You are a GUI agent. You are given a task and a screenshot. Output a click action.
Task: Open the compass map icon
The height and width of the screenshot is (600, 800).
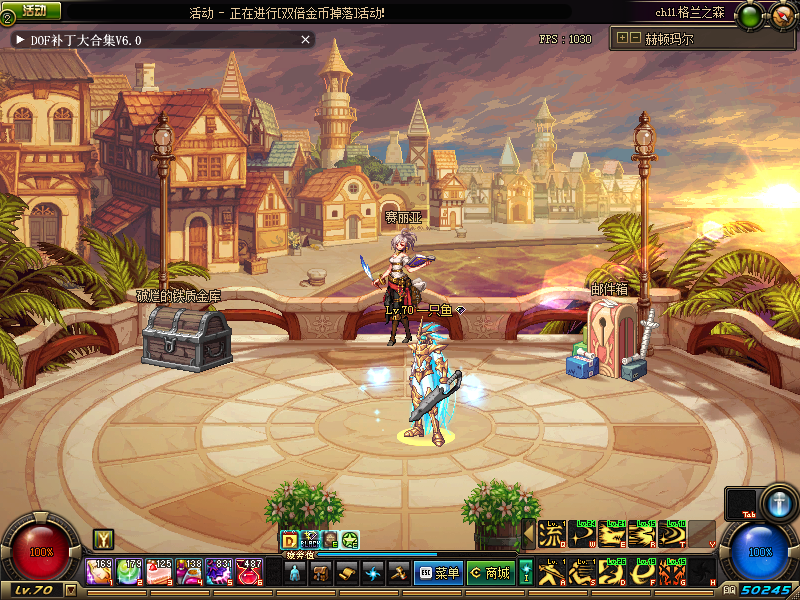pyautogui.click(x=779, y=14)
